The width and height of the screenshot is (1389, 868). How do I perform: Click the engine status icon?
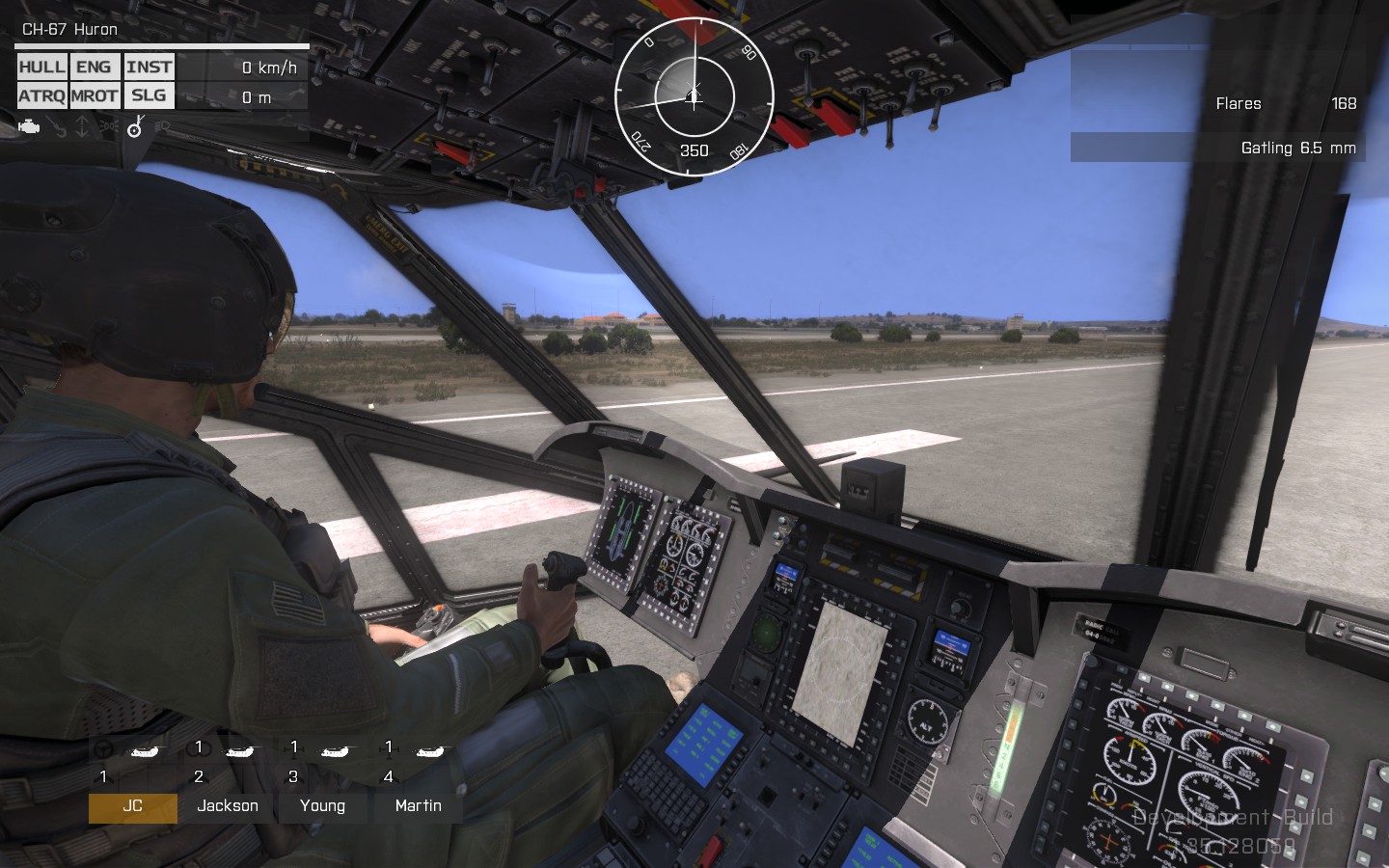[x=28, y=128]
